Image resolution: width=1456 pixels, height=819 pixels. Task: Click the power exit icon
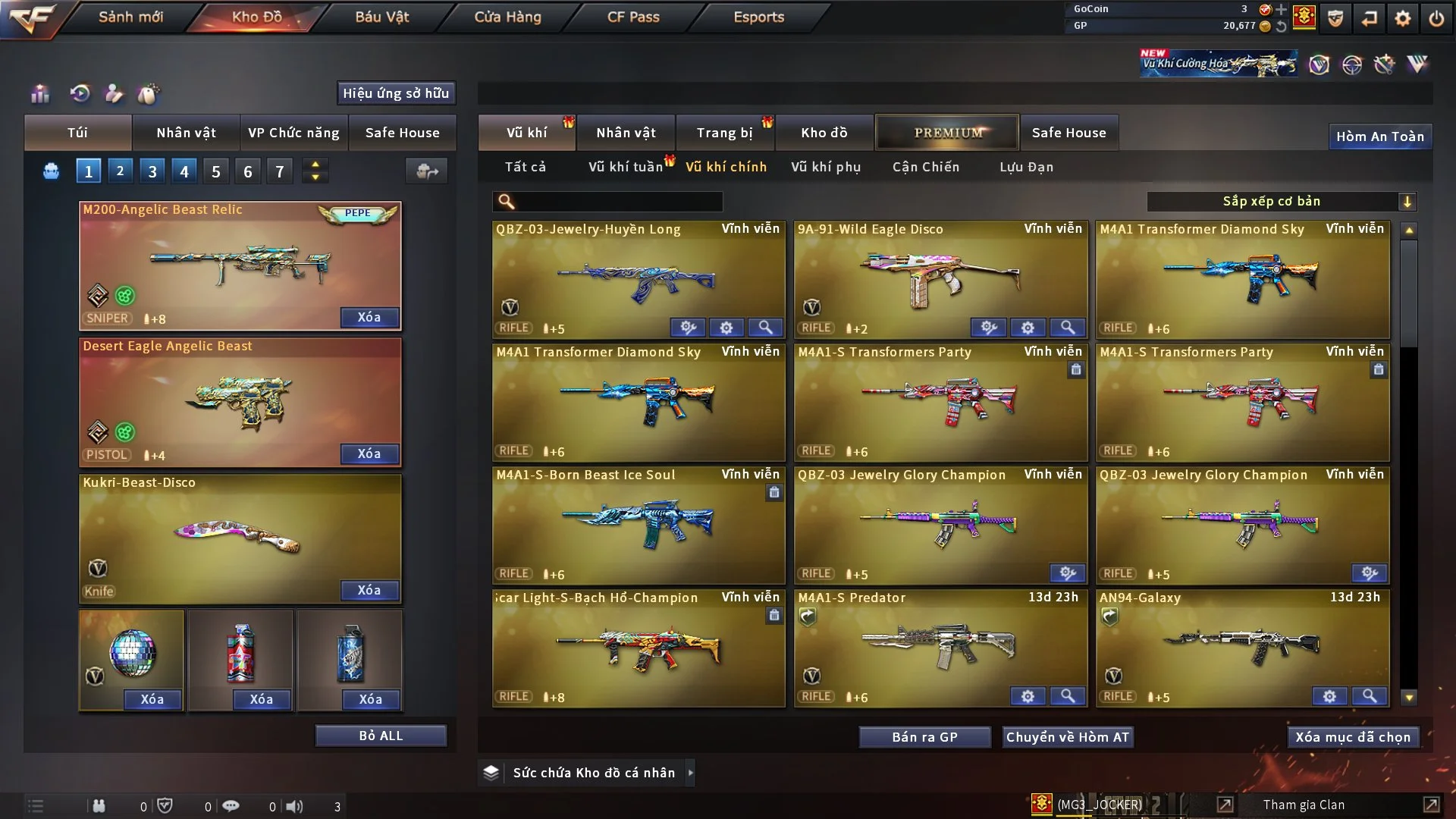click(x=1436, y=18)
